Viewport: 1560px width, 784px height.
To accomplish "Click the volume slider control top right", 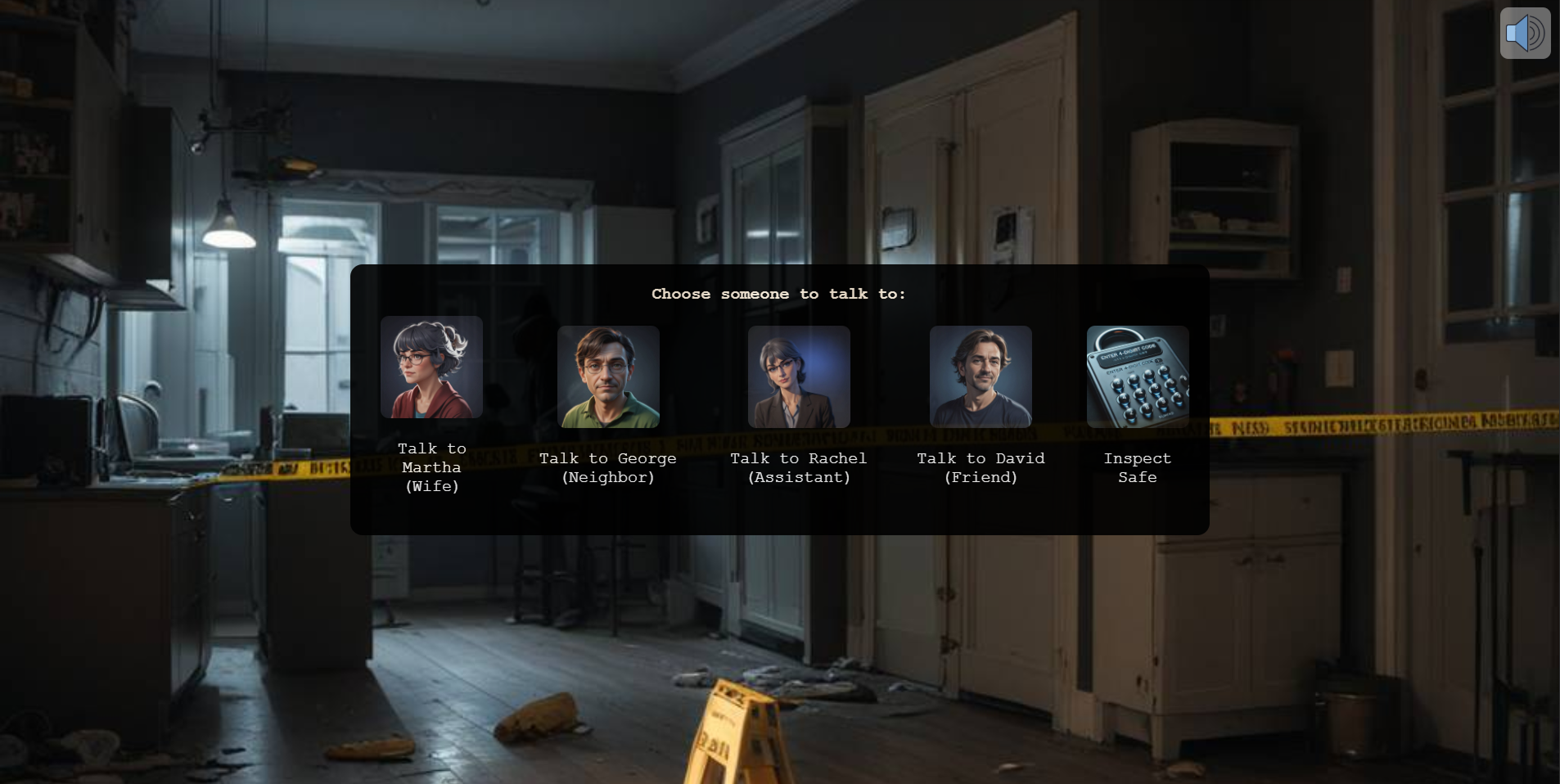I will click(x=1524, y=33).
